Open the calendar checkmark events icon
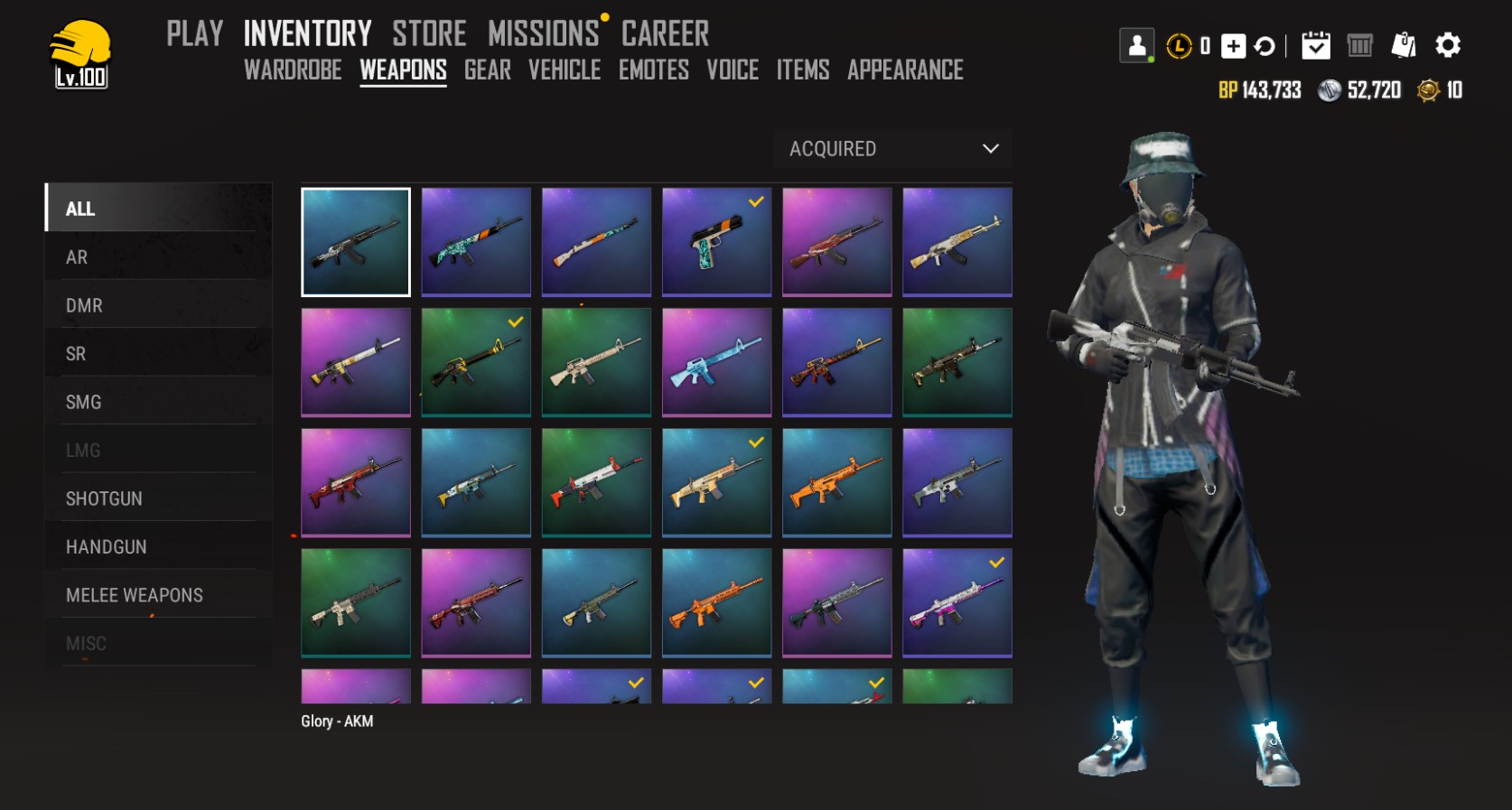Viewport: 1512px width, 810px height. pyautogui.click(x=1315, y=45)
